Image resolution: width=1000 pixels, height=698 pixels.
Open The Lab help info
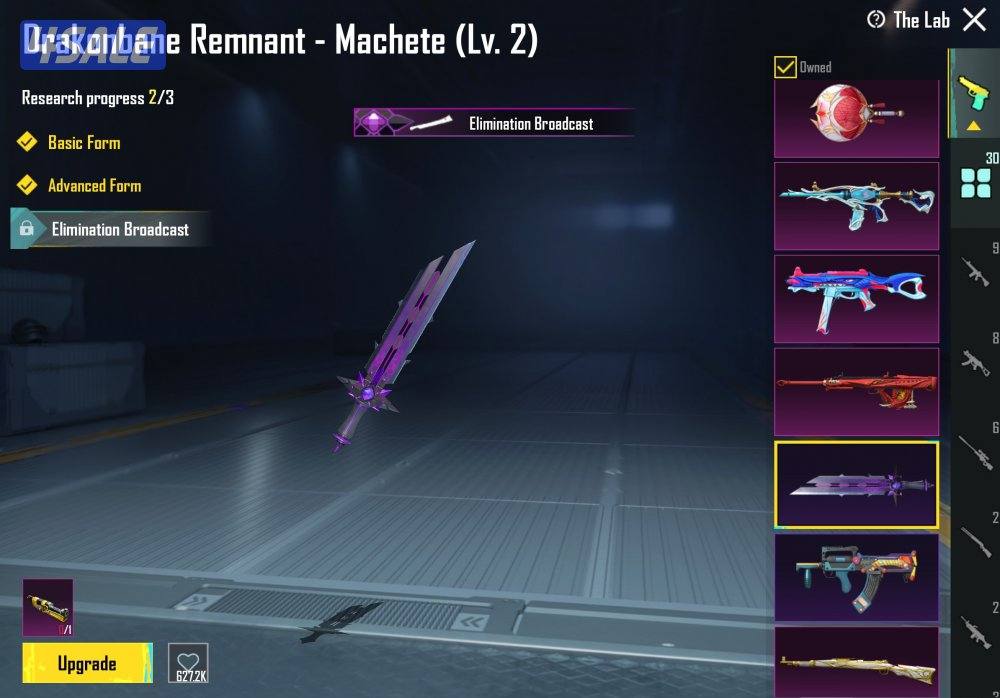877,19
